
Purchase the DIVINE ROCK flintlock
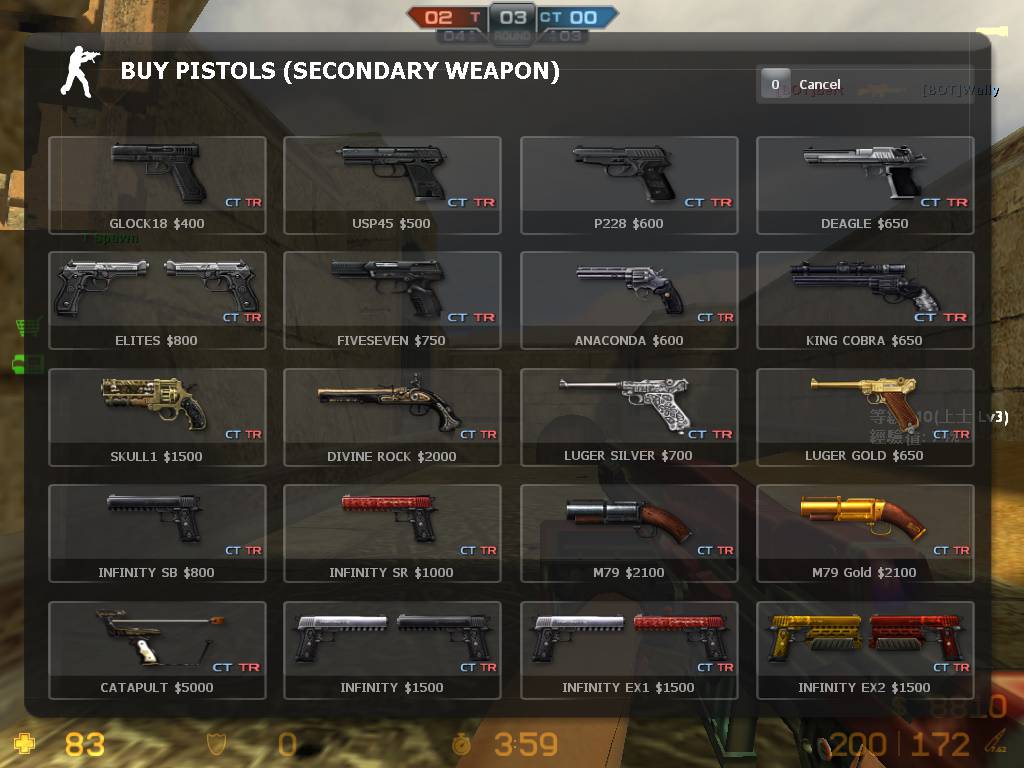392,417
